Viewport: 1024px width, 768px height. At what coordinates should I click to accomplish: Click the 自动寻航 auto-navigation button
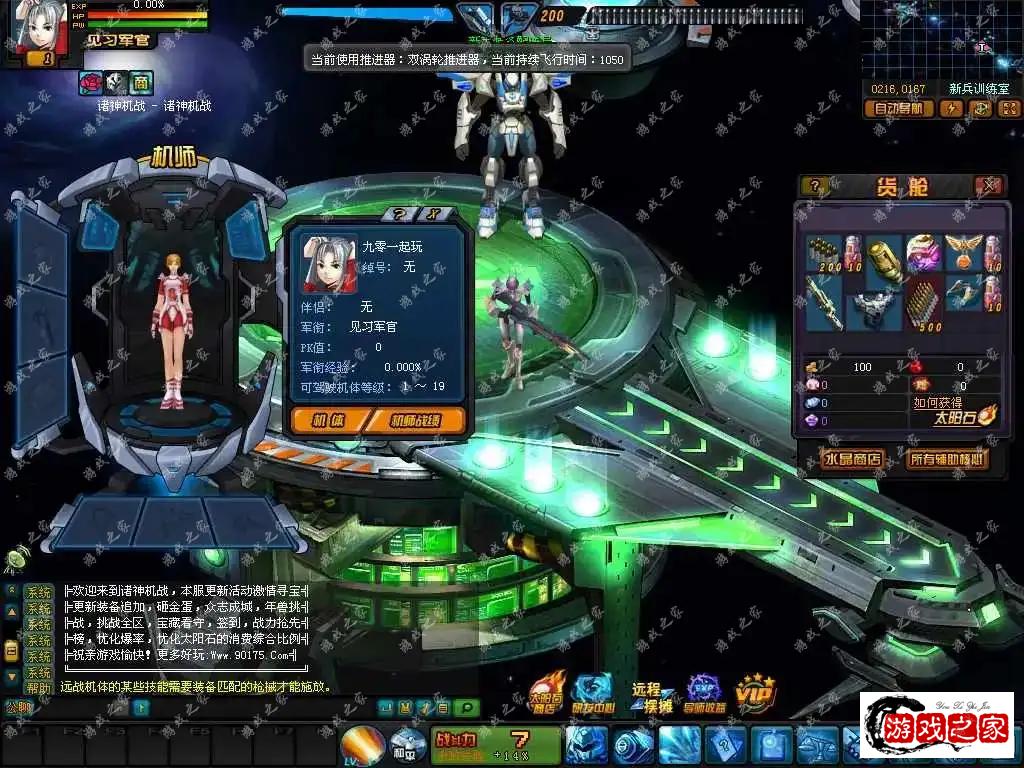click(898, 108)
